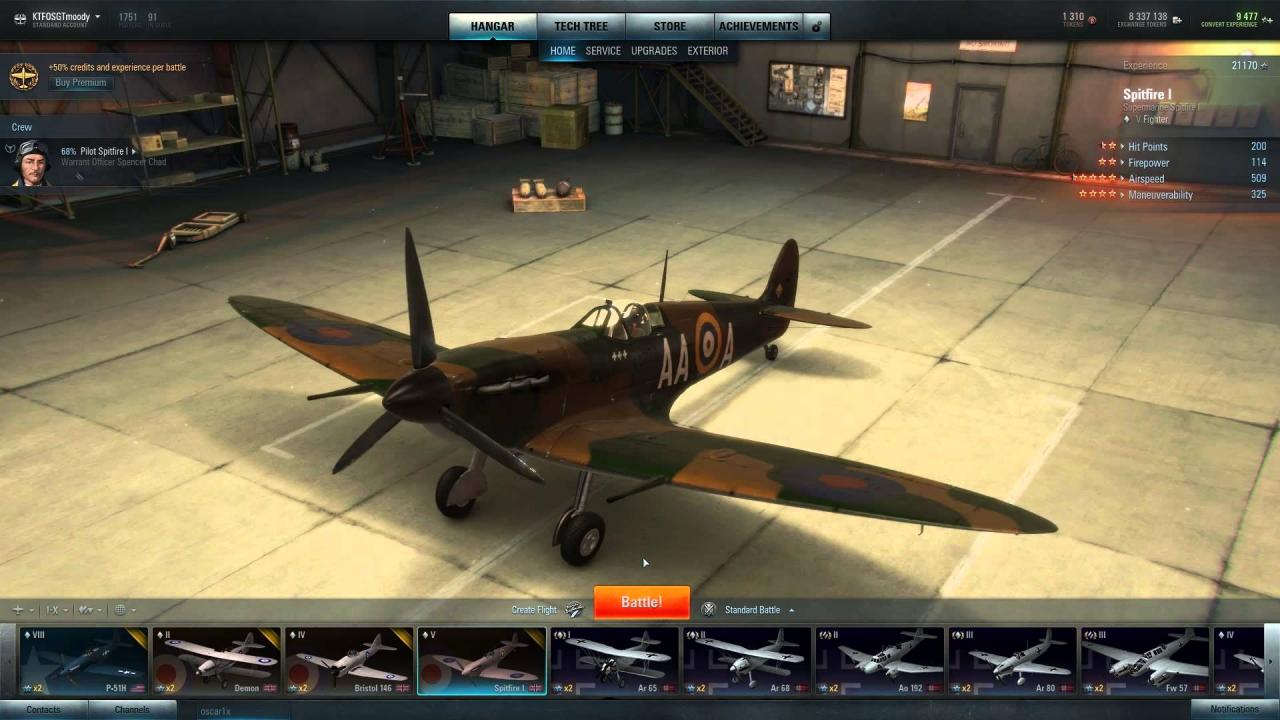
Task: Open the Exterior section
Action: (710, 50)
